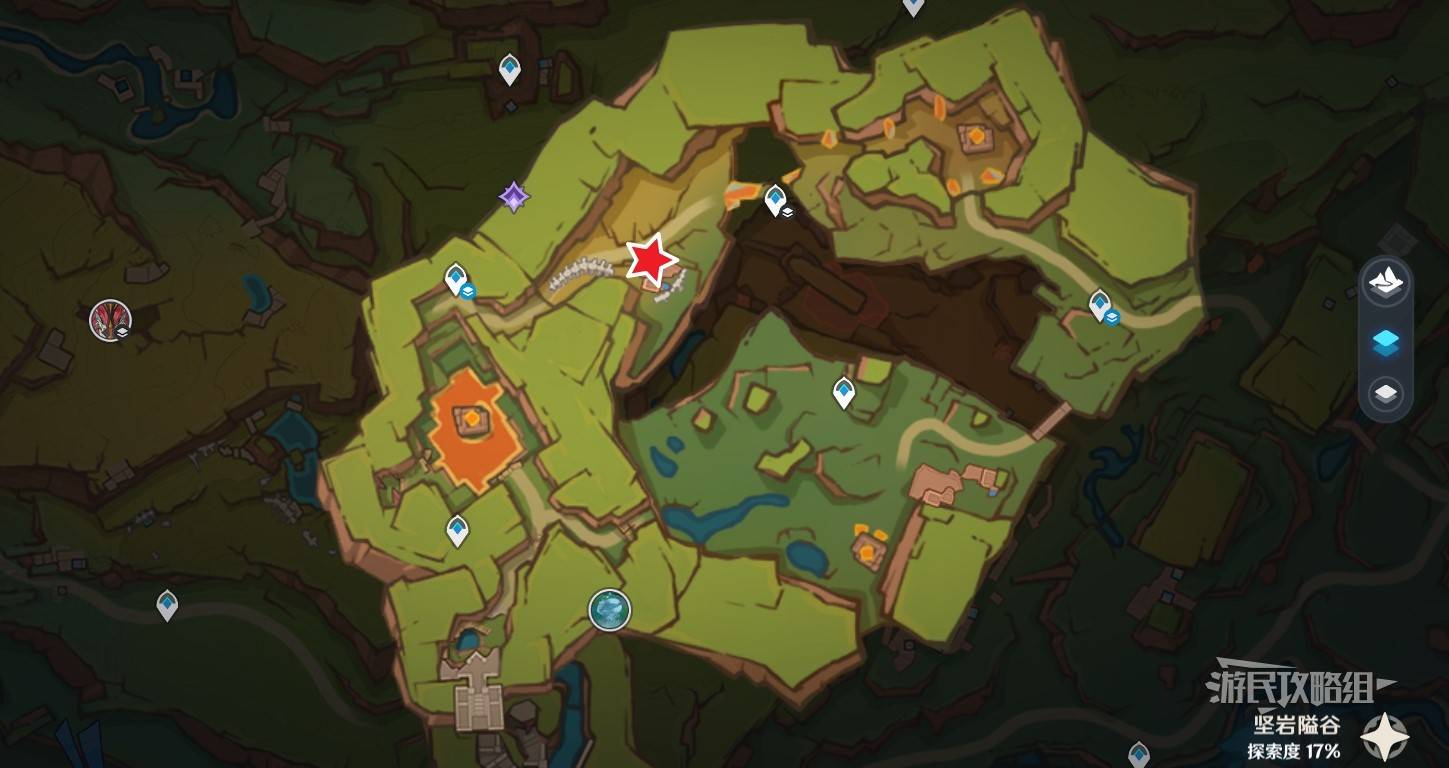Image resolution: width=1449 pixels, height=768 pixels.
Task: Select the highlighted blue middle map layer
Action: point(1385,342)
